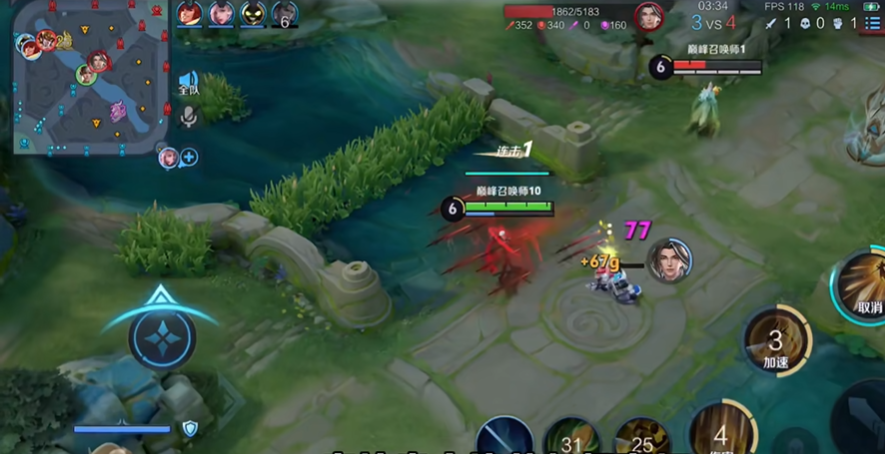Click the blue plus button below the minimap
This screenshot has height=454, width=885.
point(188,157)
